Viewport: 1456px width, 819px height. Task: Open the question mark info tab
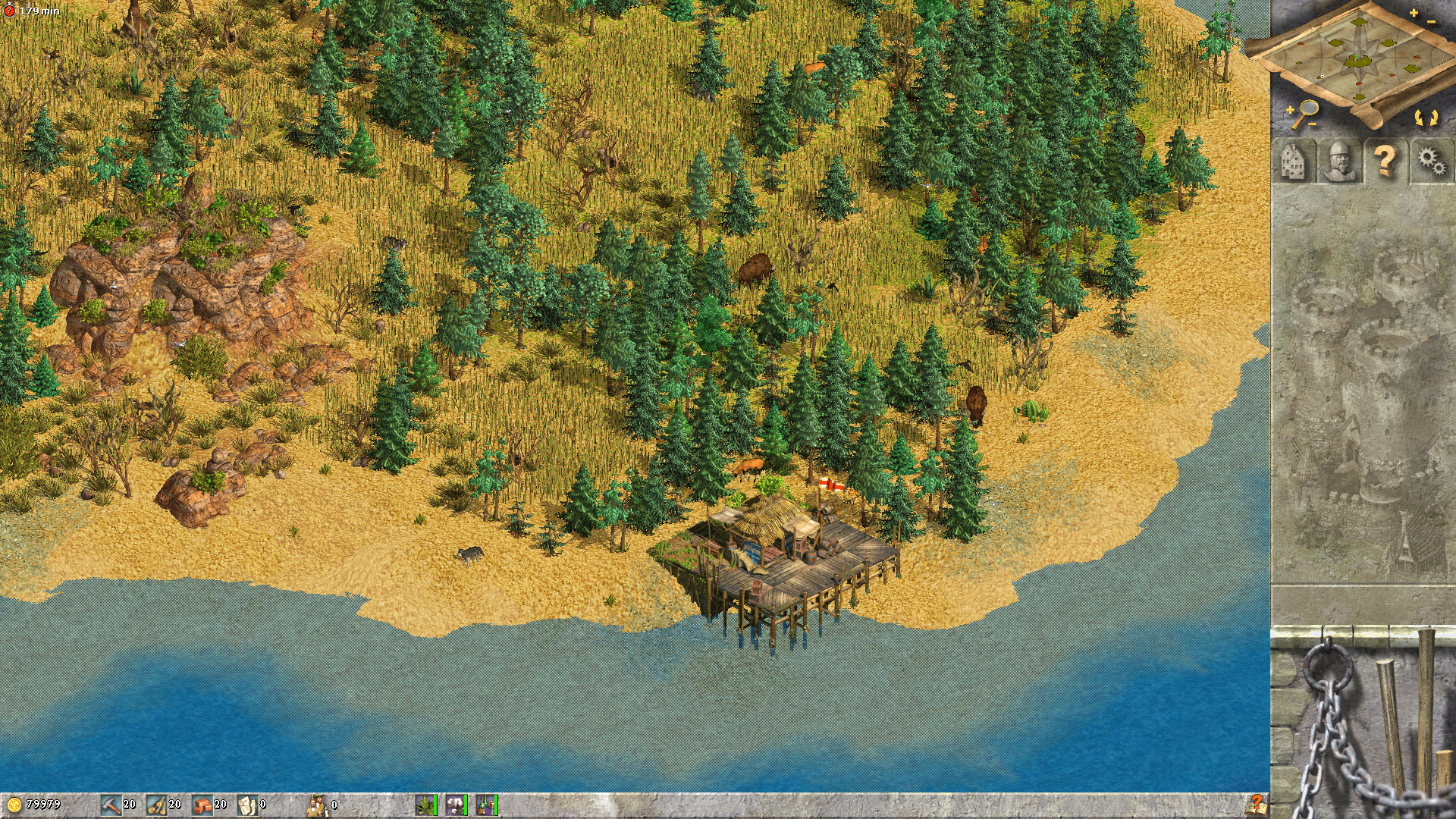pos(1385,161)
